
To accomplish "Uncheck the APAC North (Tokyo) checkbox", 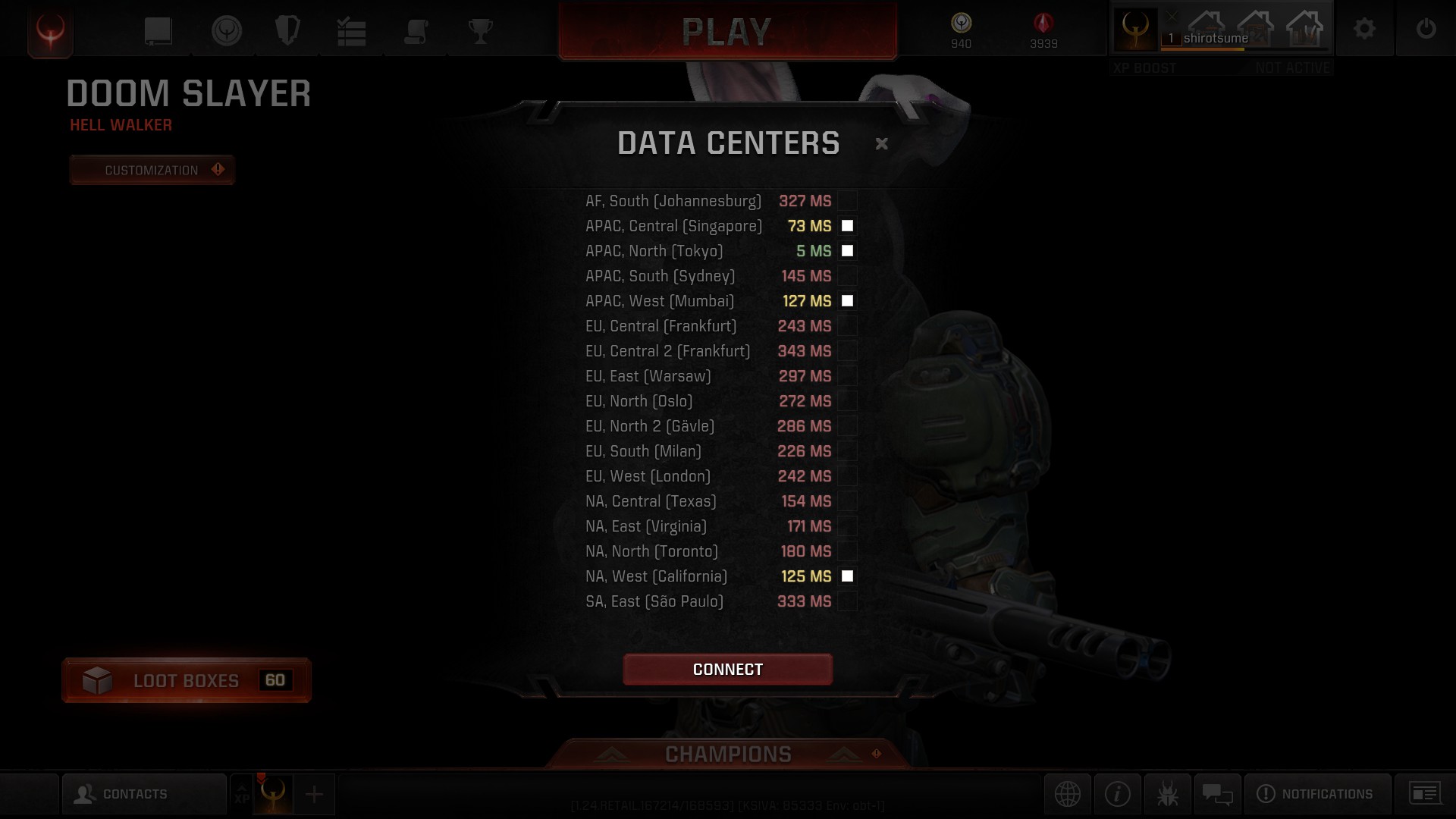I will click(x=847, y=251).
